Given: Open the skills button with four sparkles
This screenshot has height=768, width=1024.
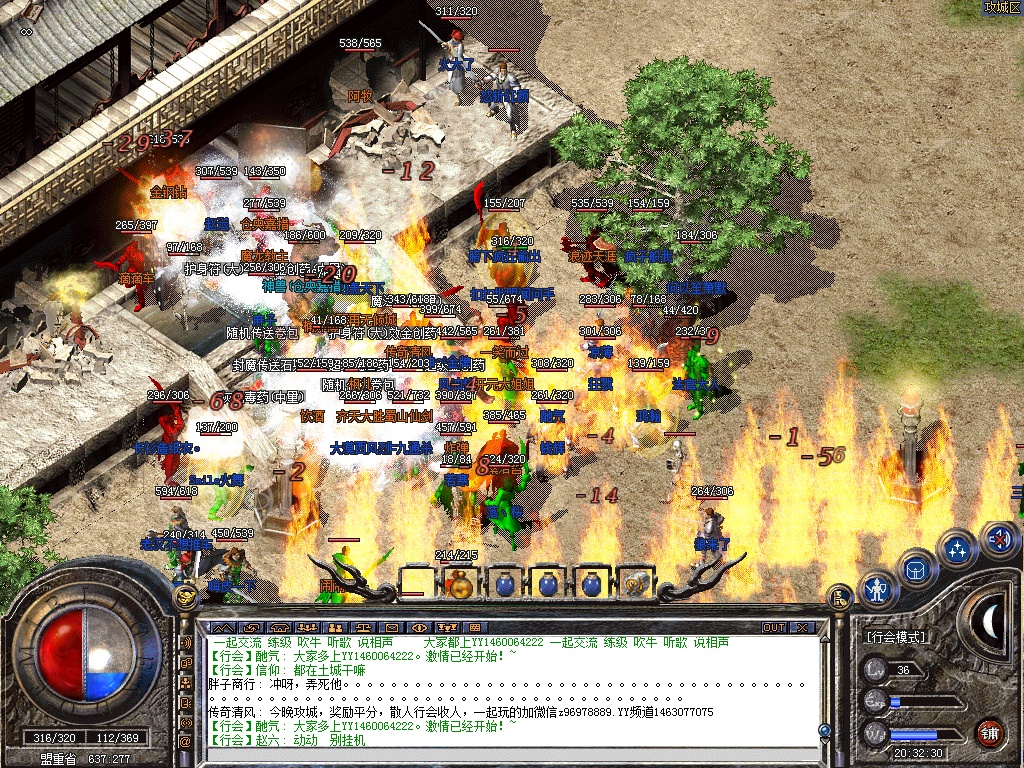Looking at the screenshot, I should pyautogui.click(x=957, y=548).
